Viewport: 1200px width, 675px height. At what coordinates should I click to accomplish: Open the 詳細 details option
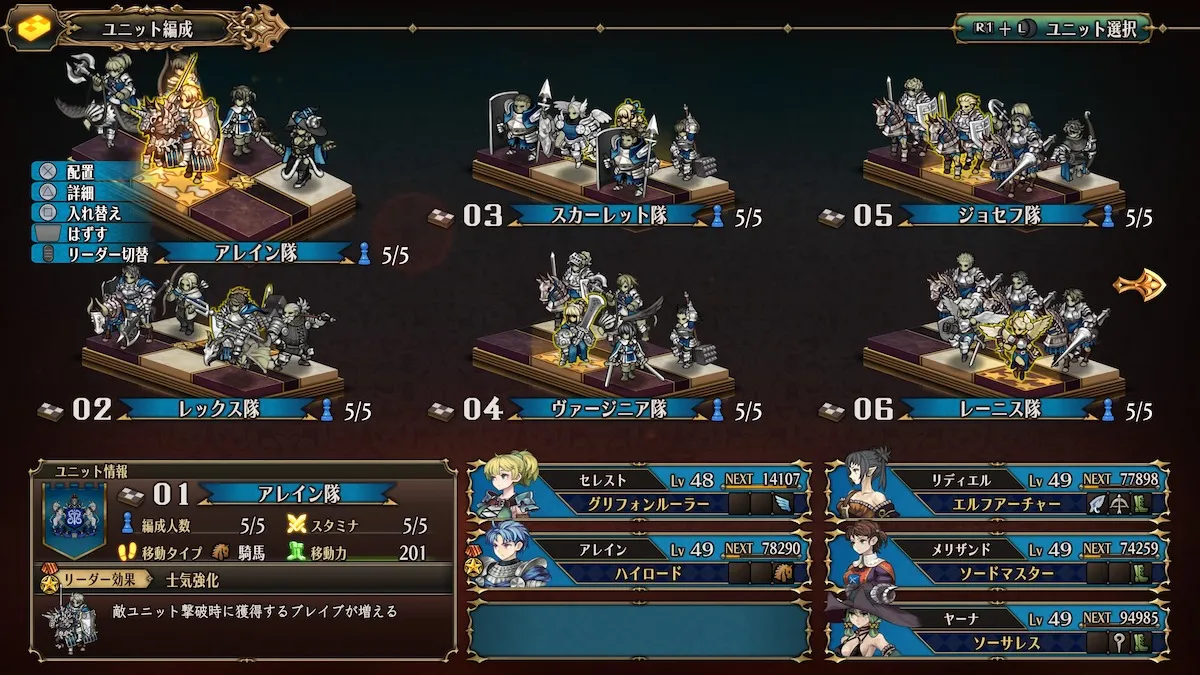[80, 192]
